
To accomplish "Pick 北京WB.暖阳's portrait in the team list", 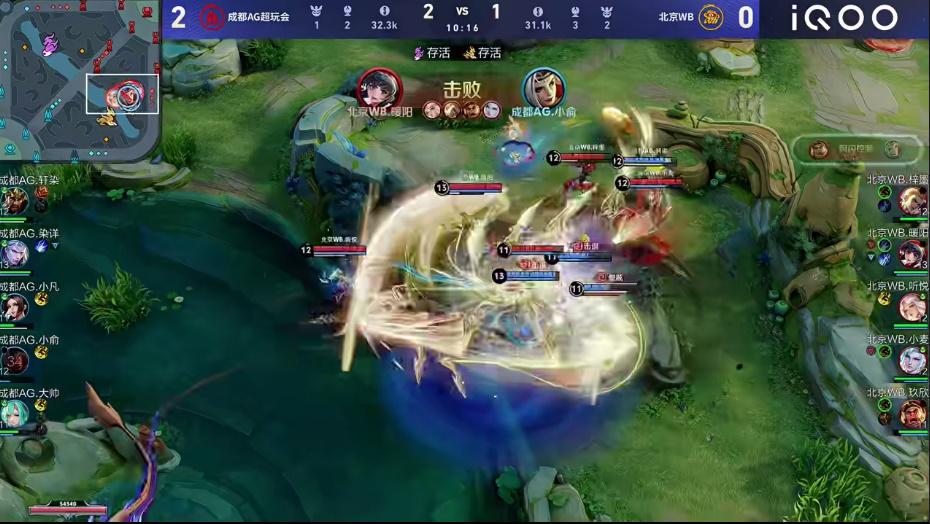I will point(911,254).
